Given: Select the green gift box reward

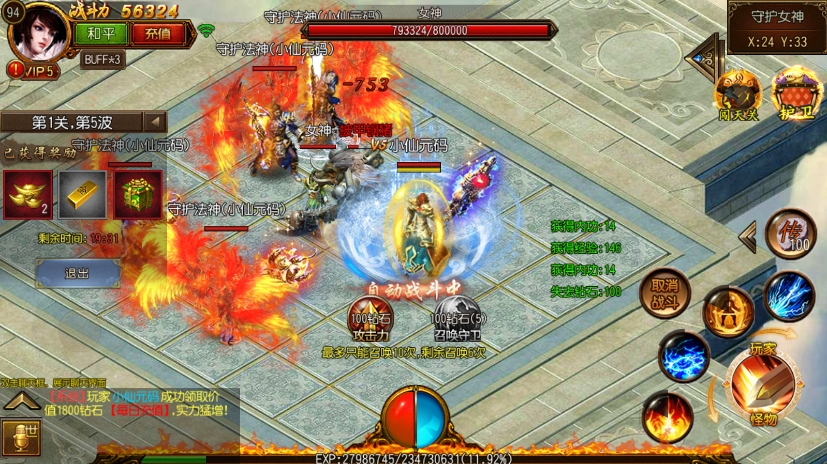Looking at the screenshot, I should click(137, 195).
